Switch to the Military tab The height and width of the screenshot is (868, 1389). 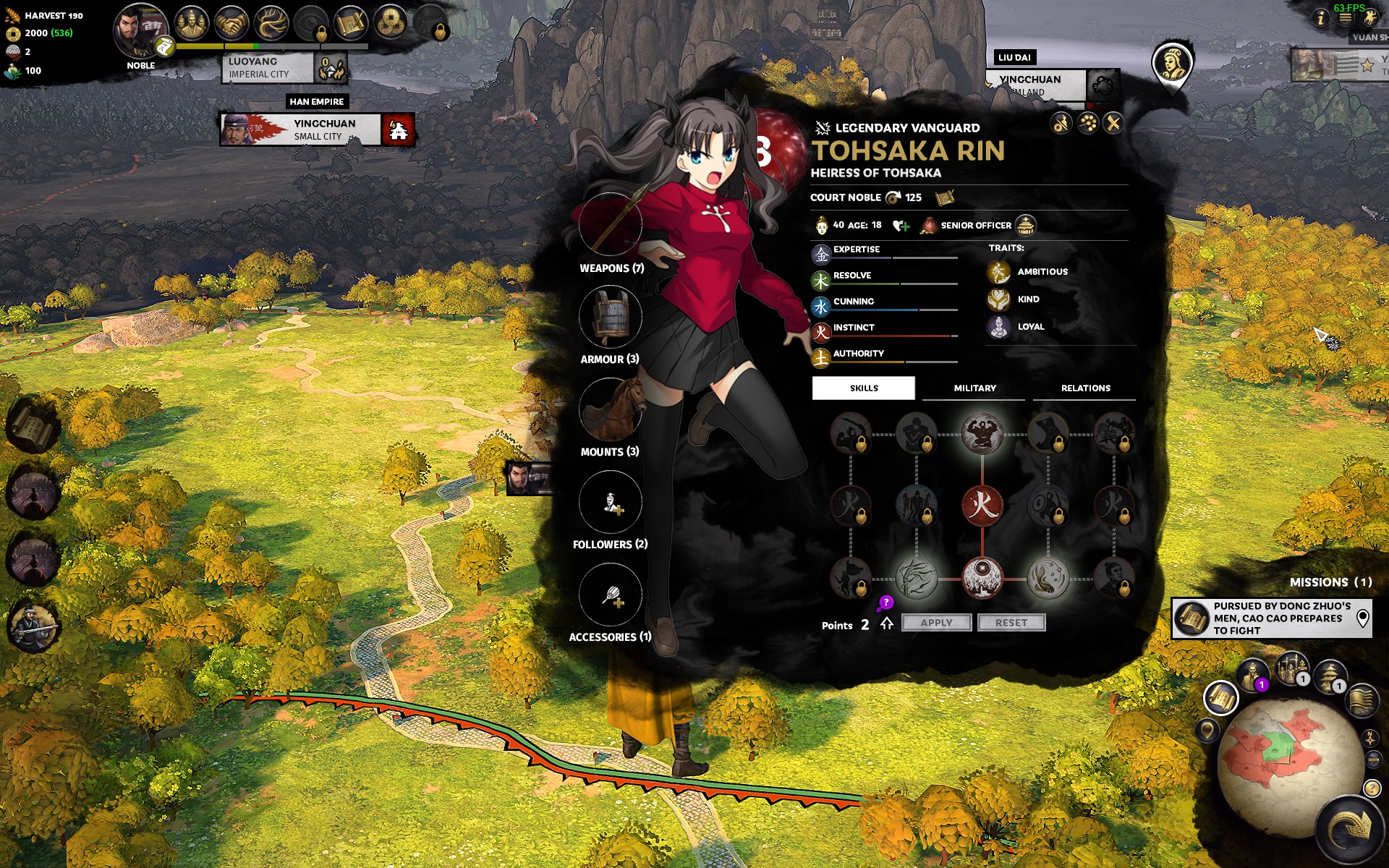click(x=974, y=388)
